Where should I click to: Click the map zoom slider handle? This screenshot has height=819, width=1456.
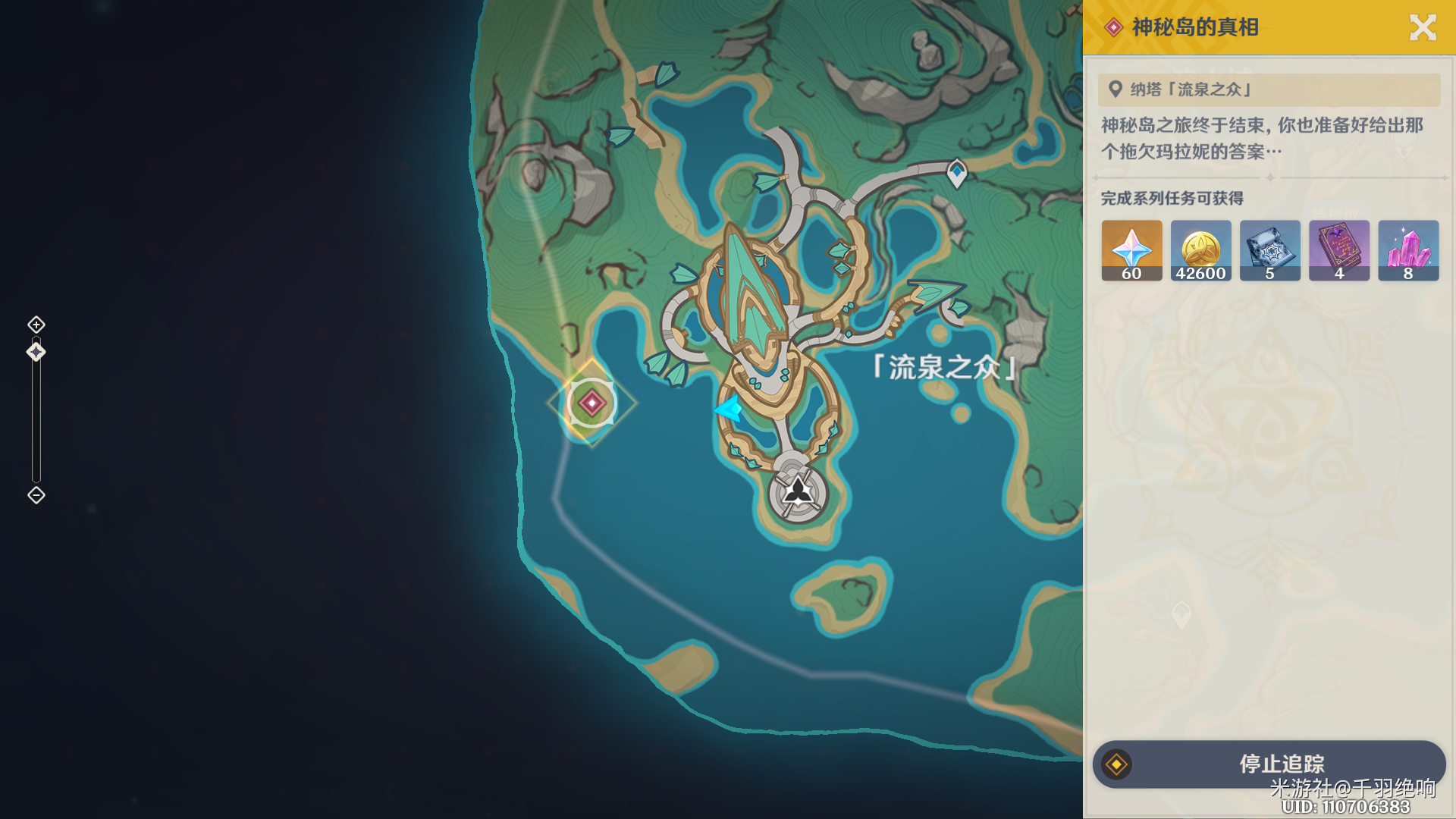(36, 352)
